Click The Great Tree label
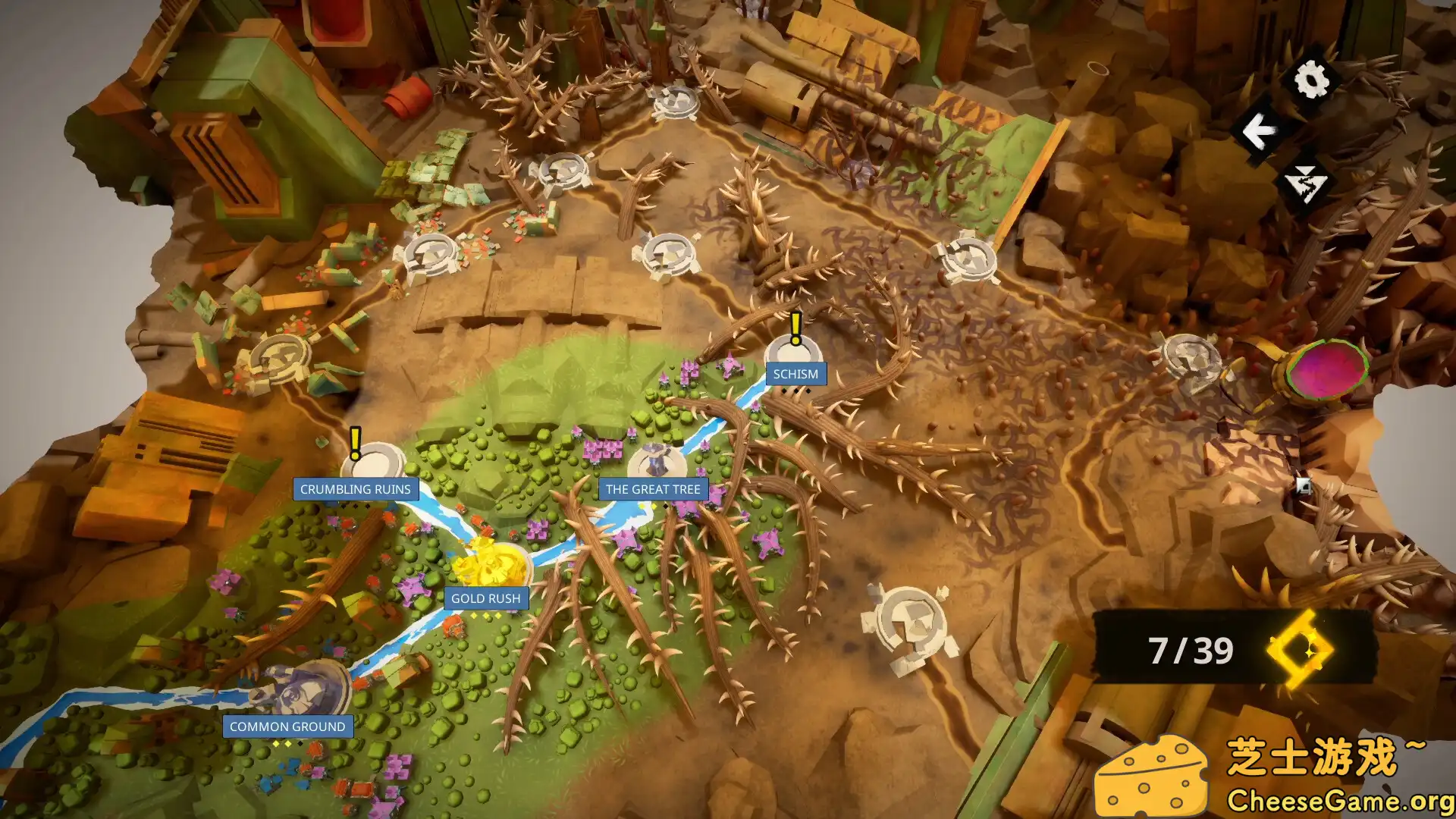The image size is (1456, 819). pos(652,490)
